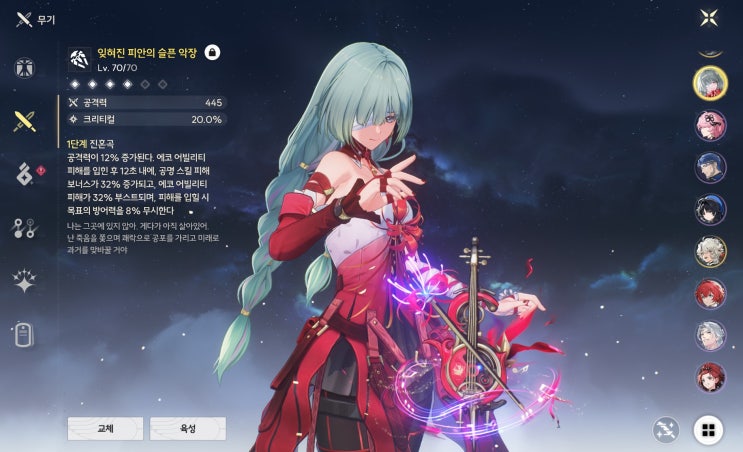743x452 pixels.
Task: Select the pink-haired character portrait
Action: 710,125
